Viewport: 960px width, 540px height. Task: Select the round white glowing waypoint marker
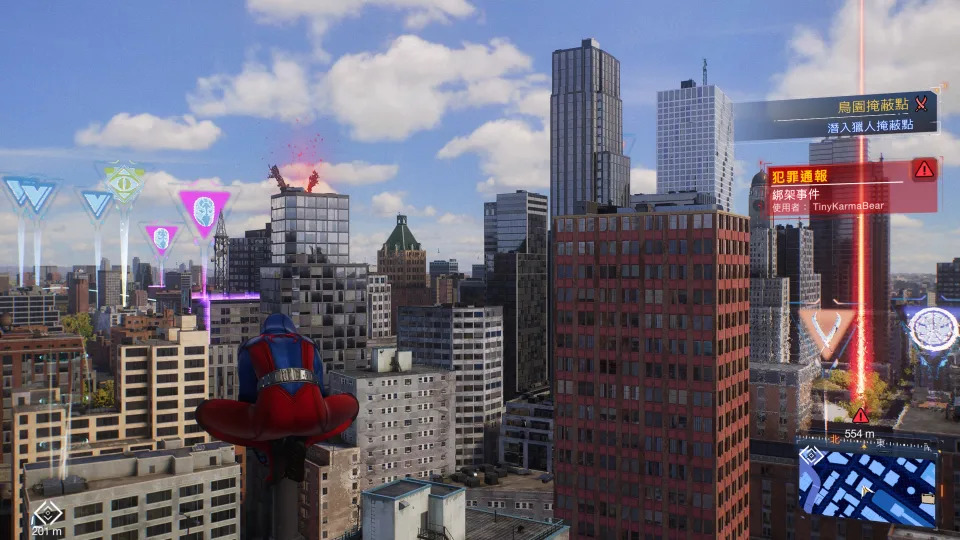coord(933,328)
